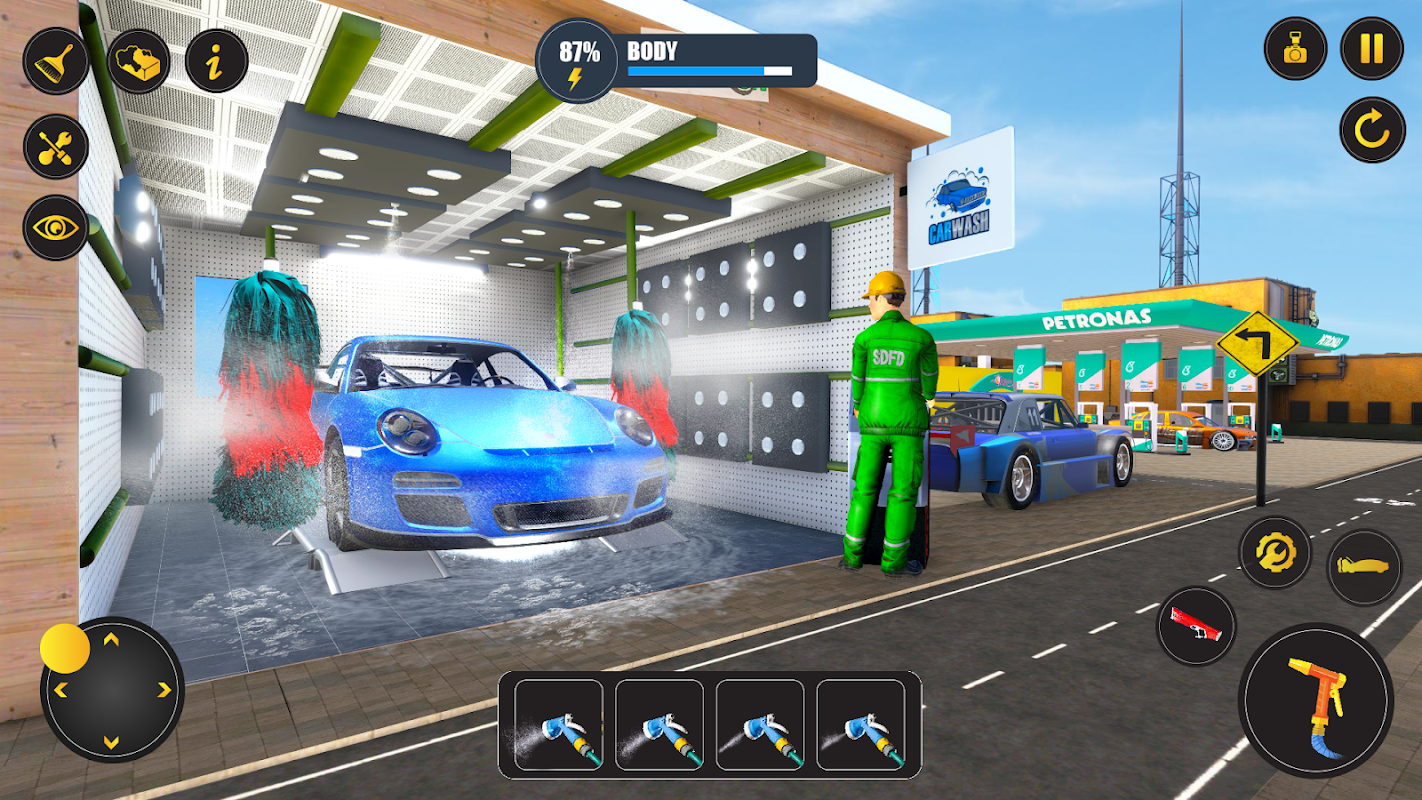
Task: Select the yellow car with open hood icon
Action: click(x=1364, y=567)
